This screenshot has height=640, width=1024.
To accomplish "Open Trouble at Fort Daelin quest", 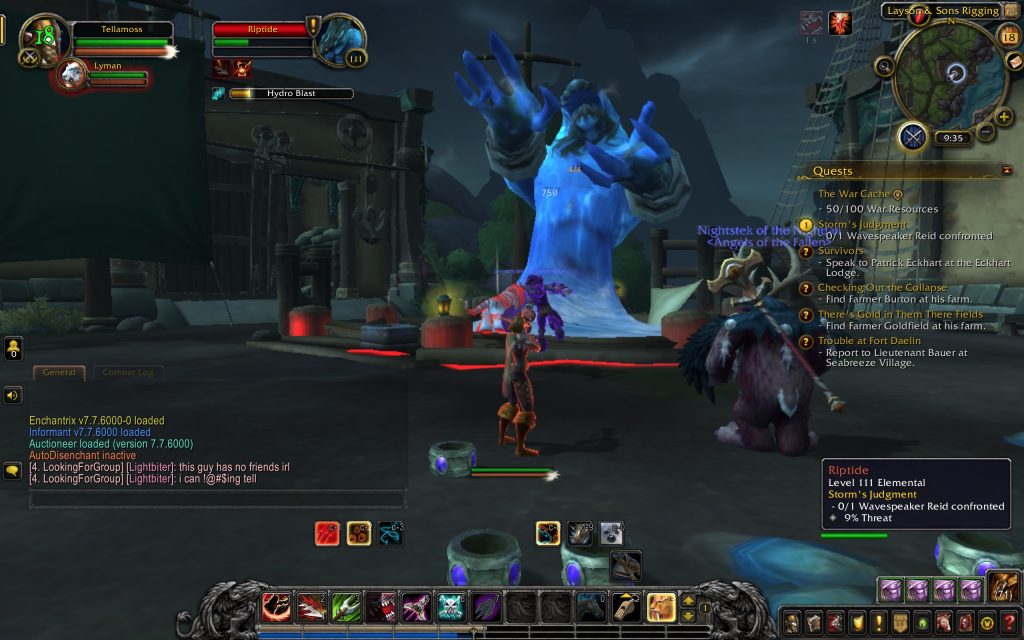I will (x=869, y=341).
